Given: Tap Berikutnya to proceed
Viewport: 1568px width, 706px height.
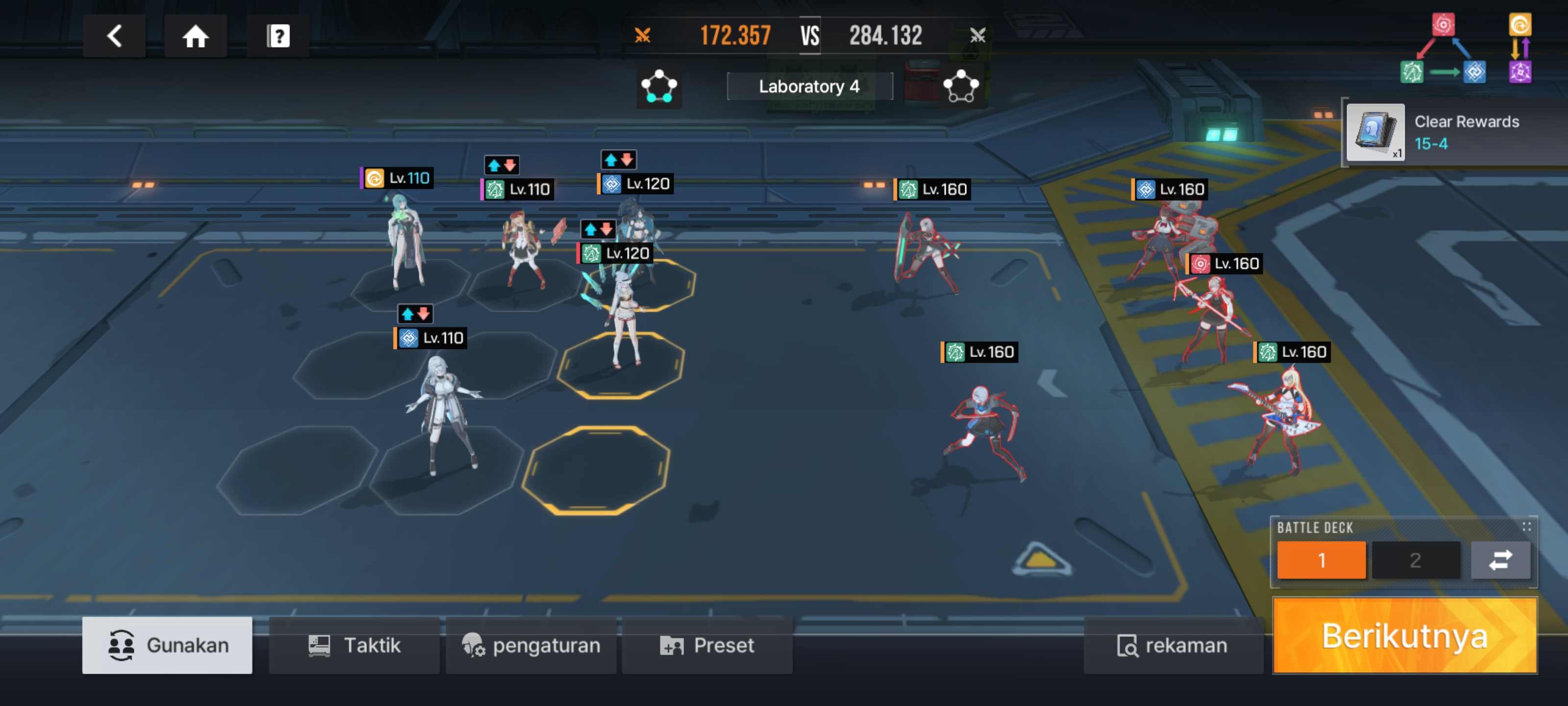Looking at the screenshot, I should coord(1404,636).
